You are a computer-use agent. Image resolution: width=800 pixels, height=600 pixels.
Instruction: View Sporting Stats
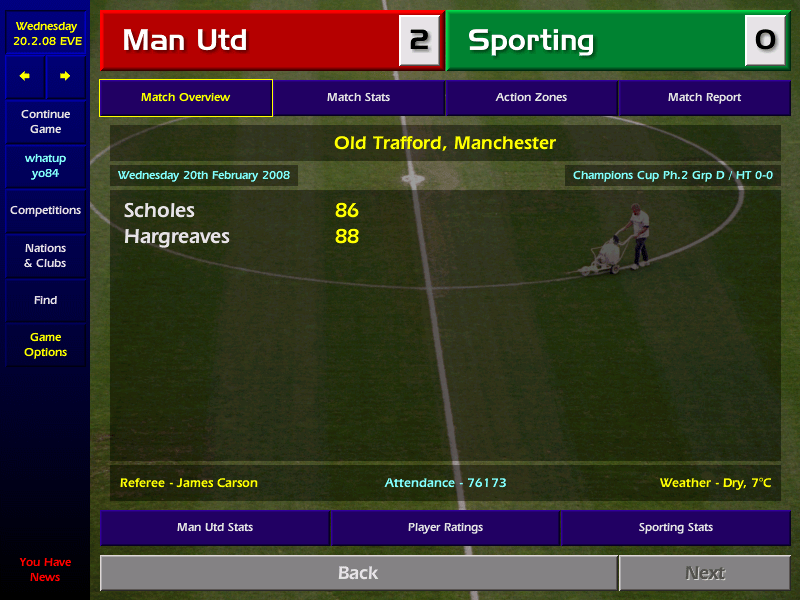676,527
